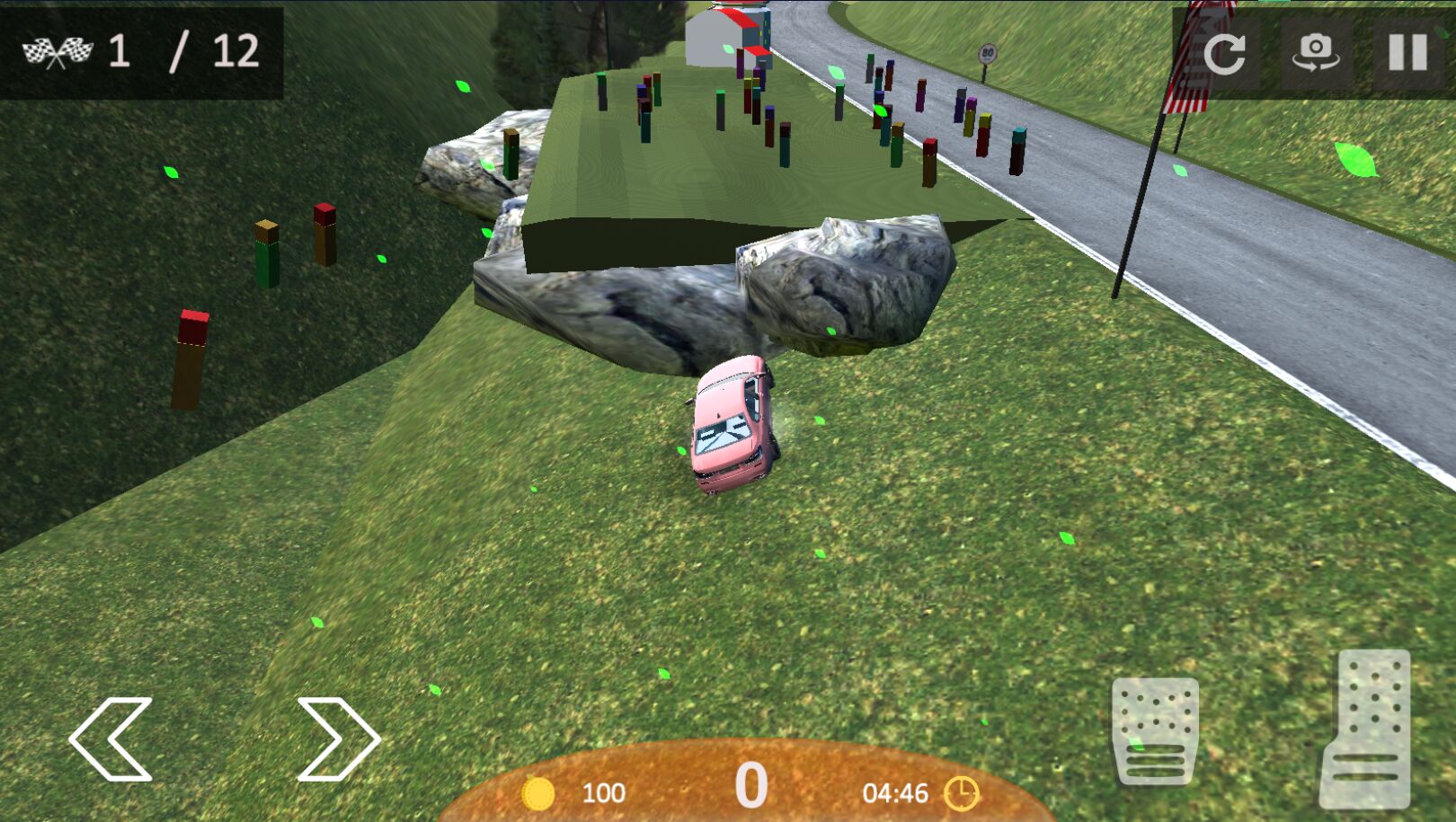The height and width of the screenshot is (822, 1456).
Task: Steer right with the right arrow
Action: pos(338,738)
